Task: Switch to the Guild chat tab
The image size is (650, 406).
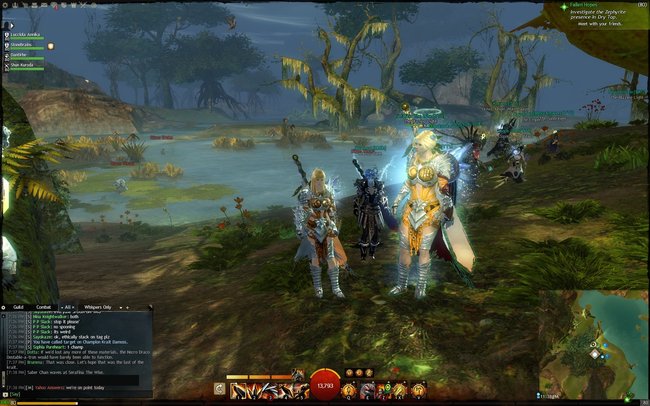Action: tap(18, 307)
